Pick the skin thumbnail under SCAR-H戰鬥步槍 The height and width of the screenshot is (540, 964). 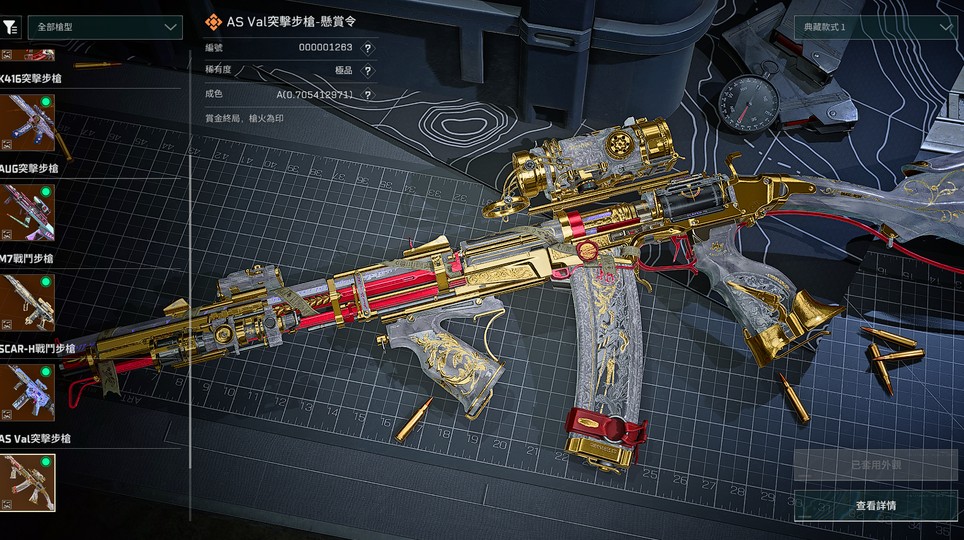[x=28, y=392]
